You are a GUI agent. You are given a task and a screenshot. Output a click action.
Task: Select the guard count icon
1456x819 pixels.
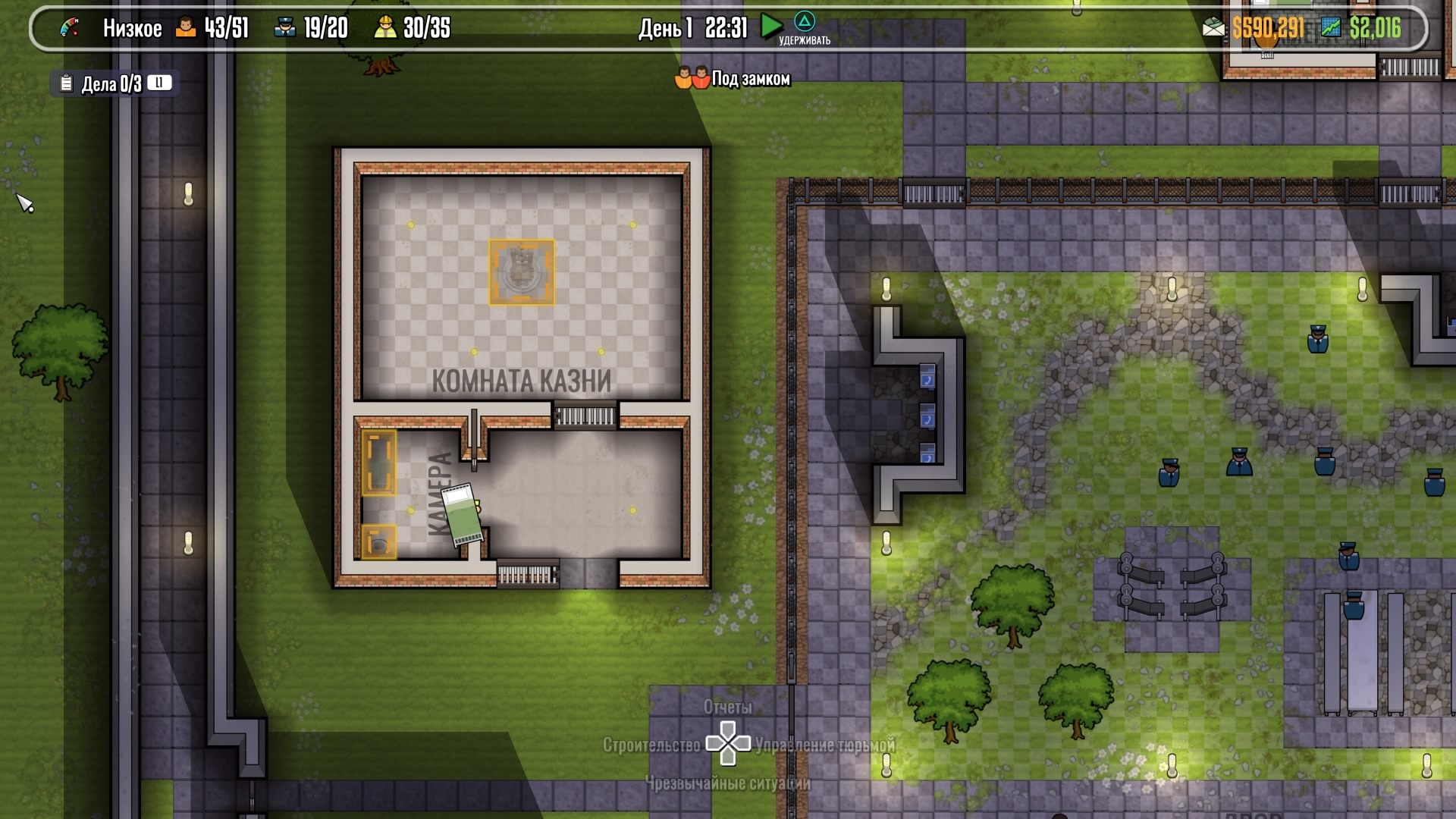coord(284,28)
